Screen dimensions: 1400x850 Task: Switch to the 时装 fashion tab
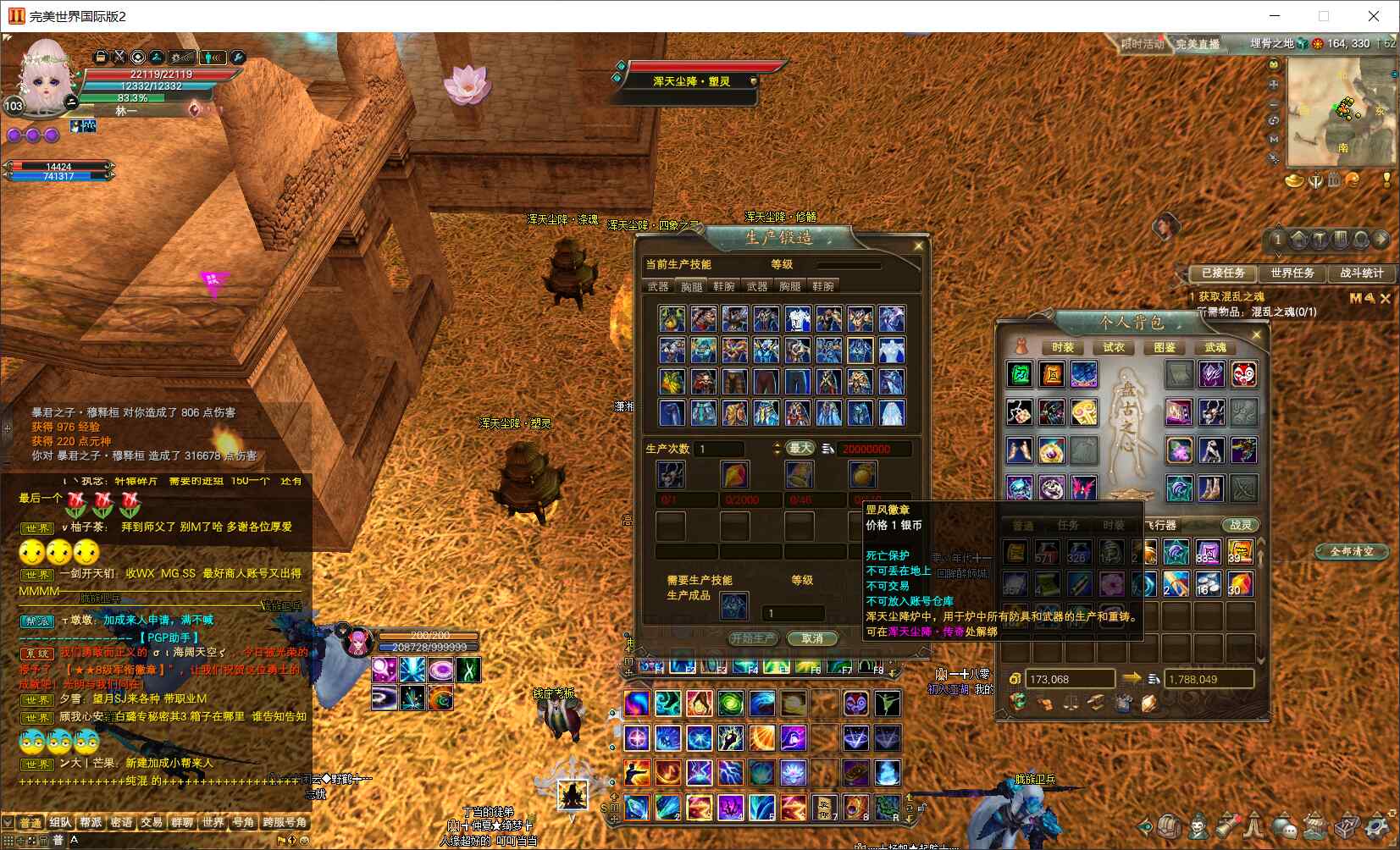click(x=1062, y=347)
